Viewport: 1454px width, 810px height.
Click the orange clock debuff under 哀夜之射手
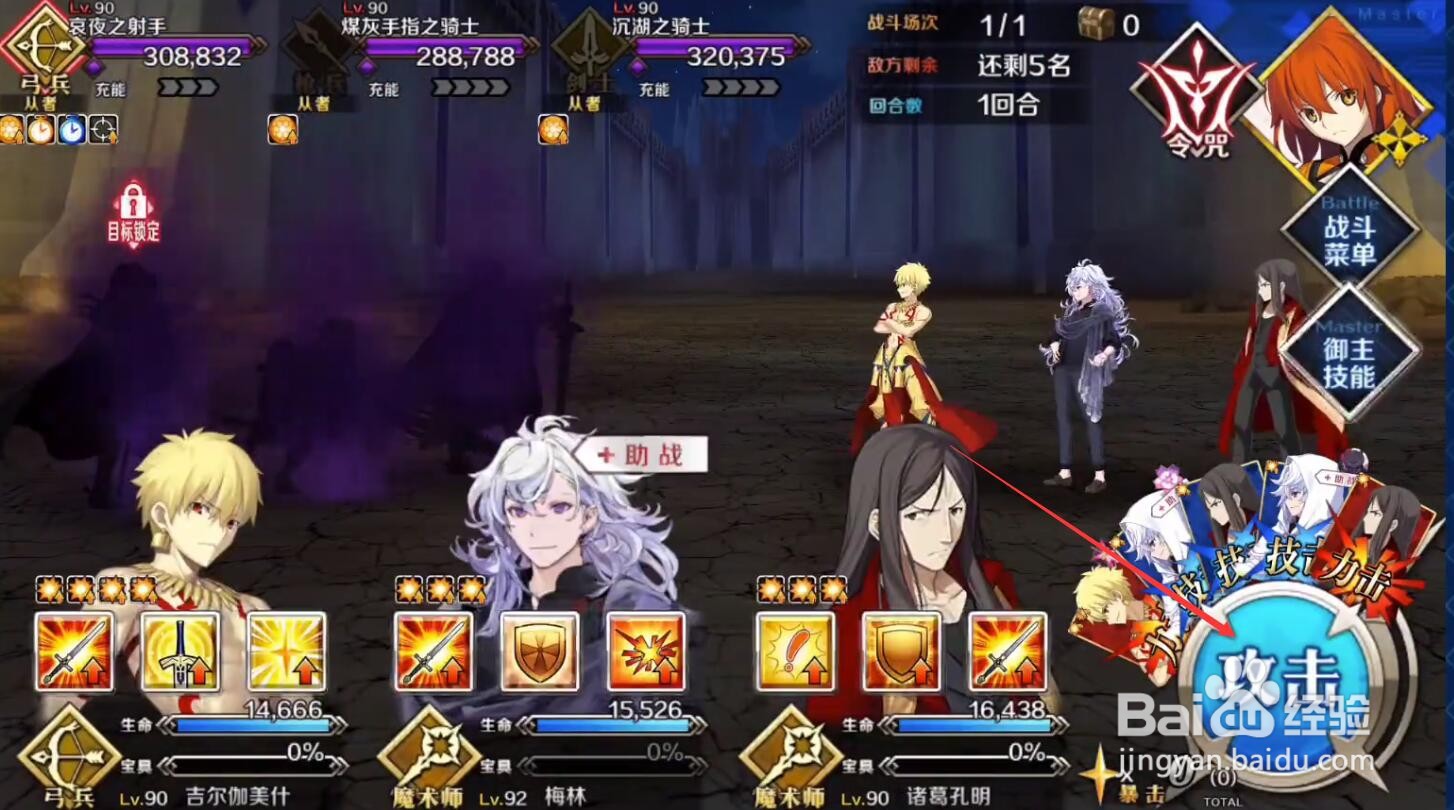coord(40,130)
